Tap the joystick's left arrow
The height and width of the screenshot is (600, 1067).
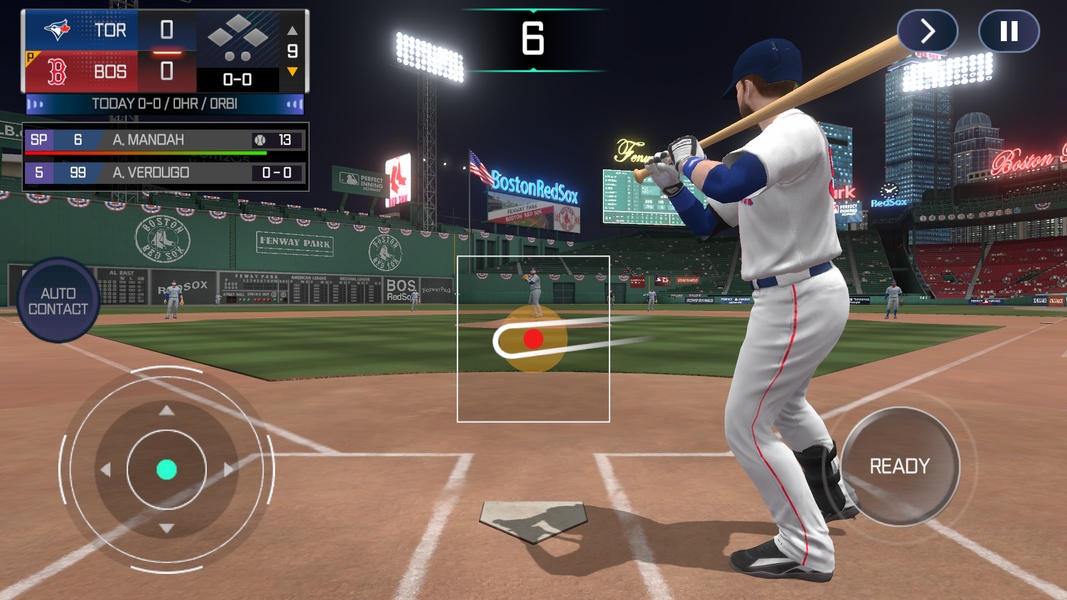(105, 470)
